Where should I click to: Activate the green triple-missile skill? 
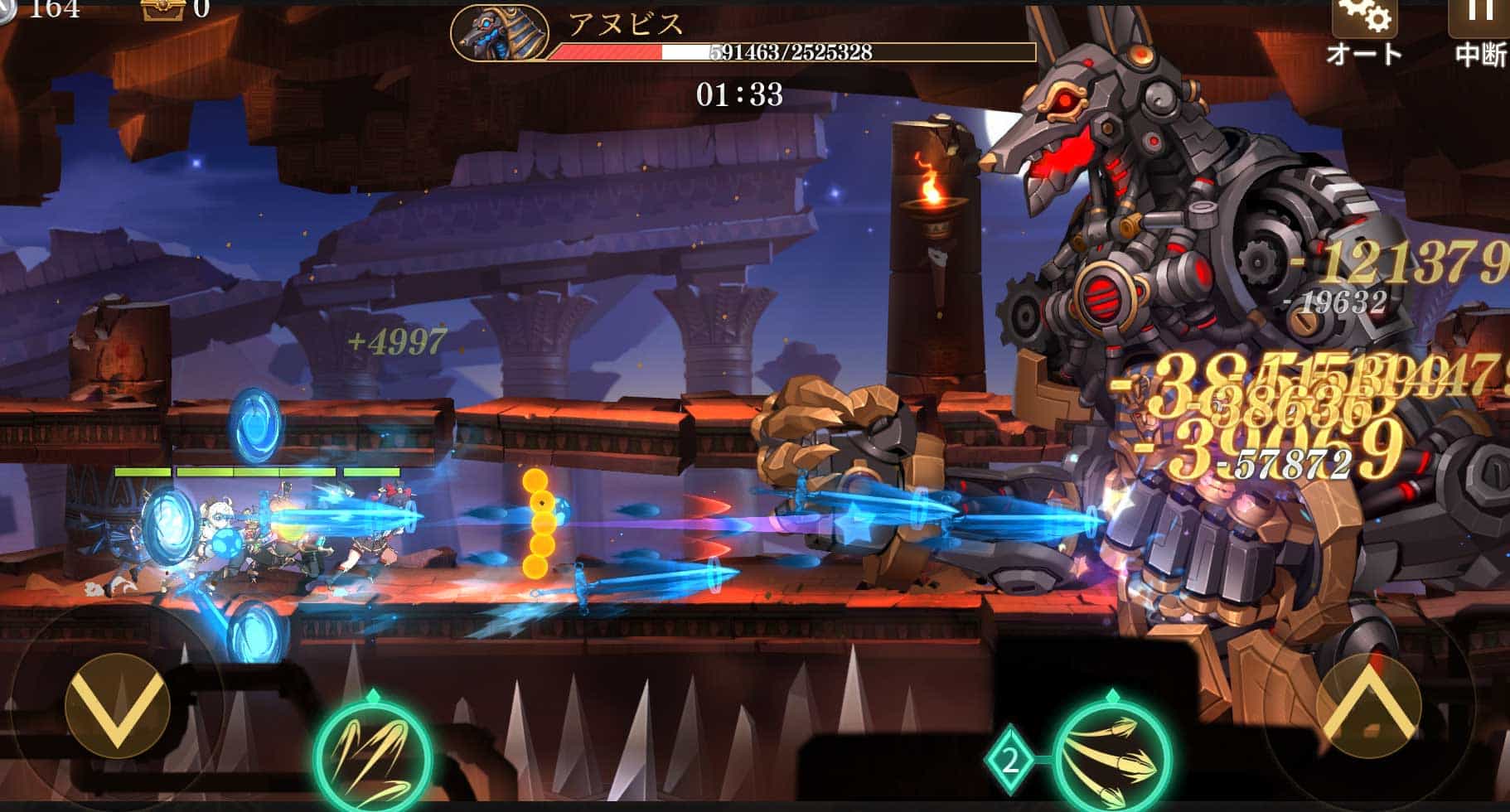pos(1111,756)
